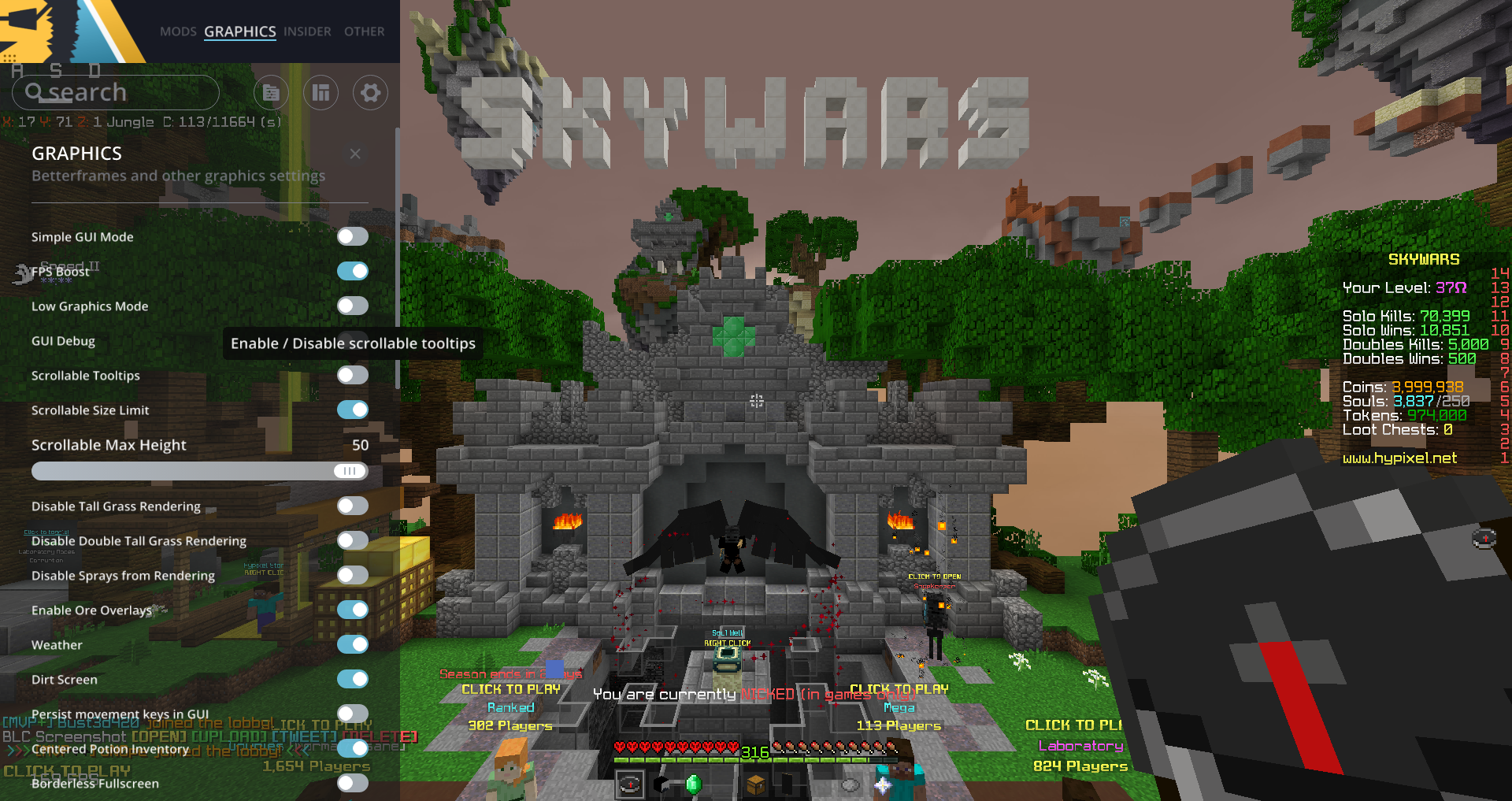Click the magnifying glass in the search bar
This screenshot has height=801, width=1512.
click(x=35, y=91)
